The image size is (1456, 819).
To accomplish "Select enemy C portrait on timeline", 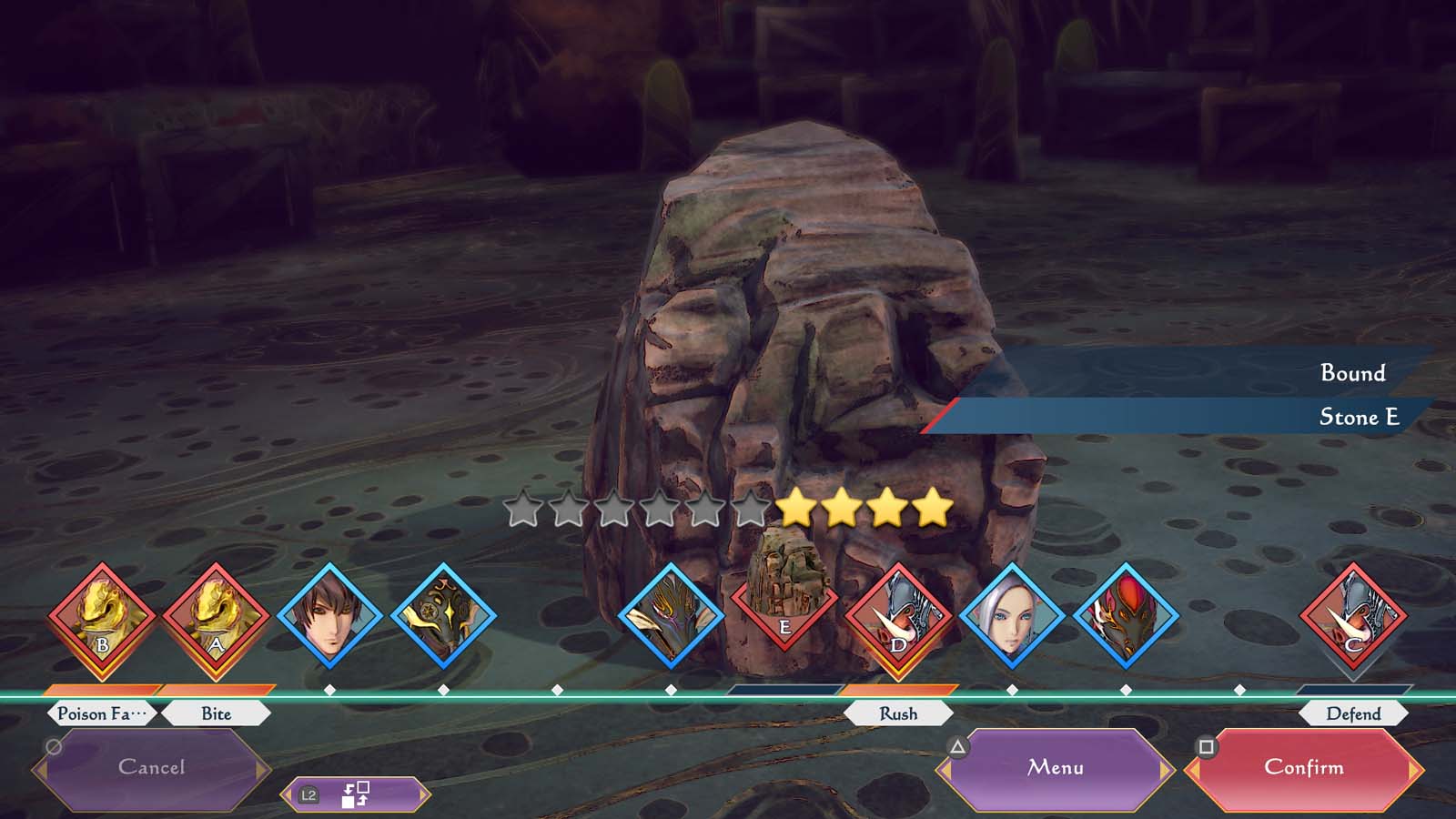I will point(1353,619).
